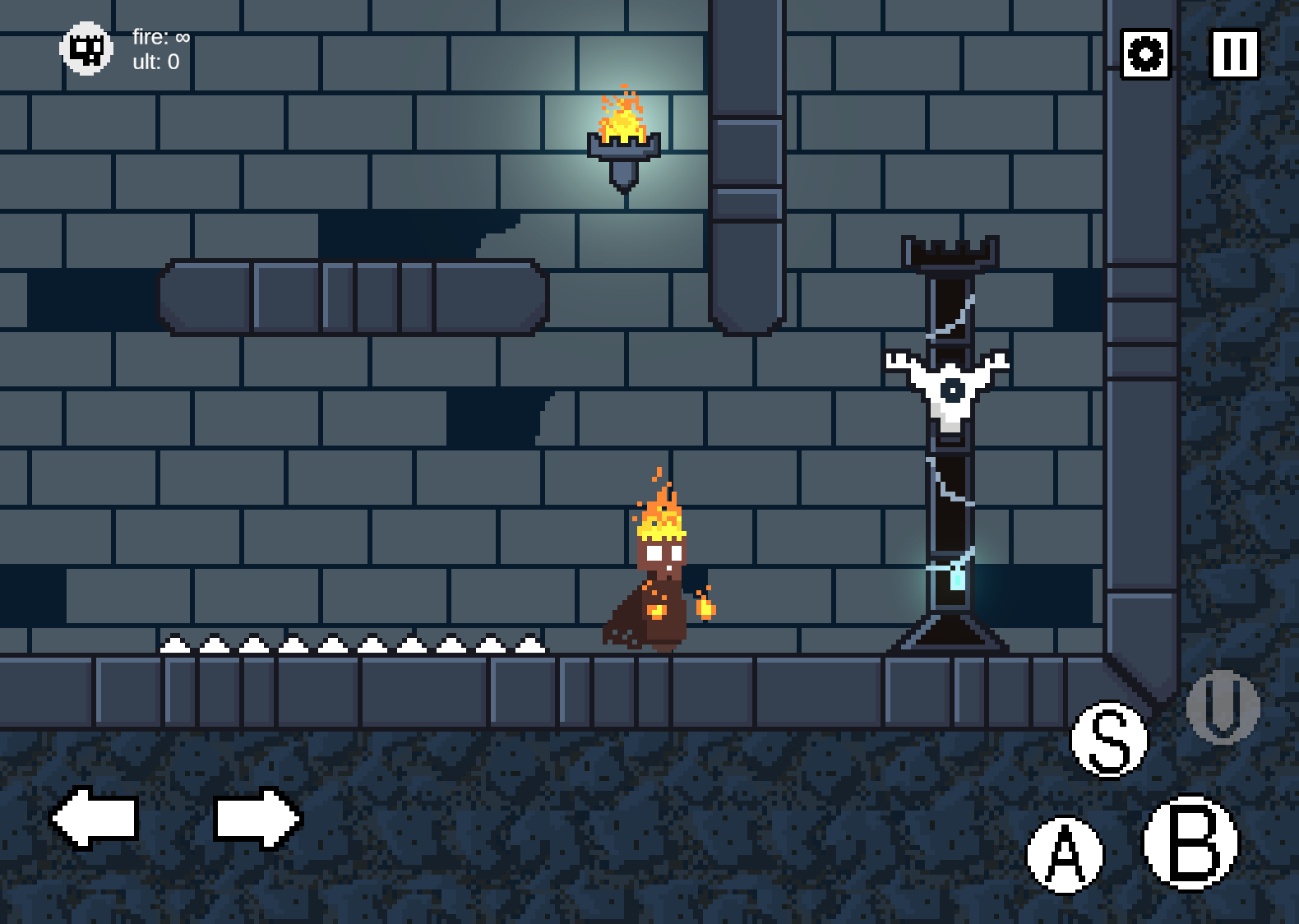Tap the A action button
This screenshot has width=1299, height=924.
click(1065, 854)
